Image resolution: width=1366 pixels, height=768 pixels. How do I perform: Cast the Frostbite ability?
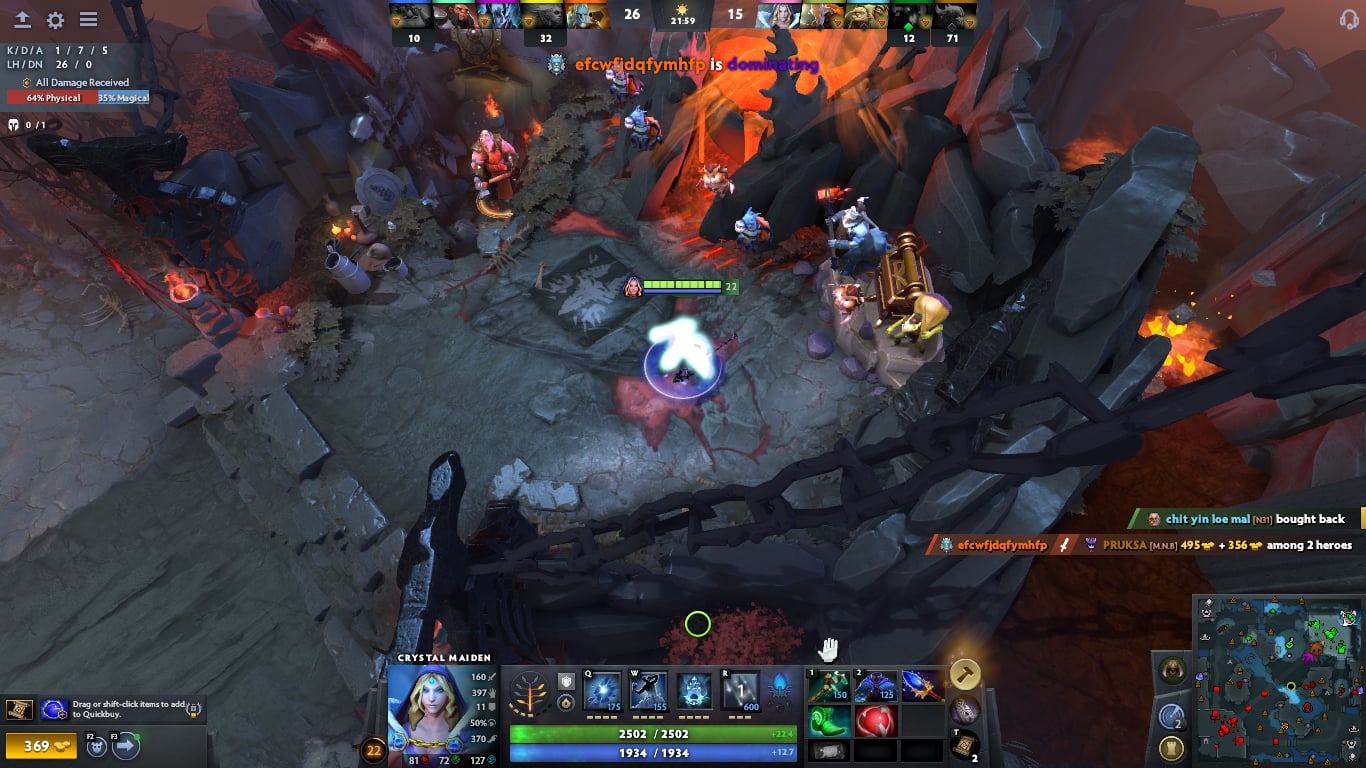tap(648, 692)
